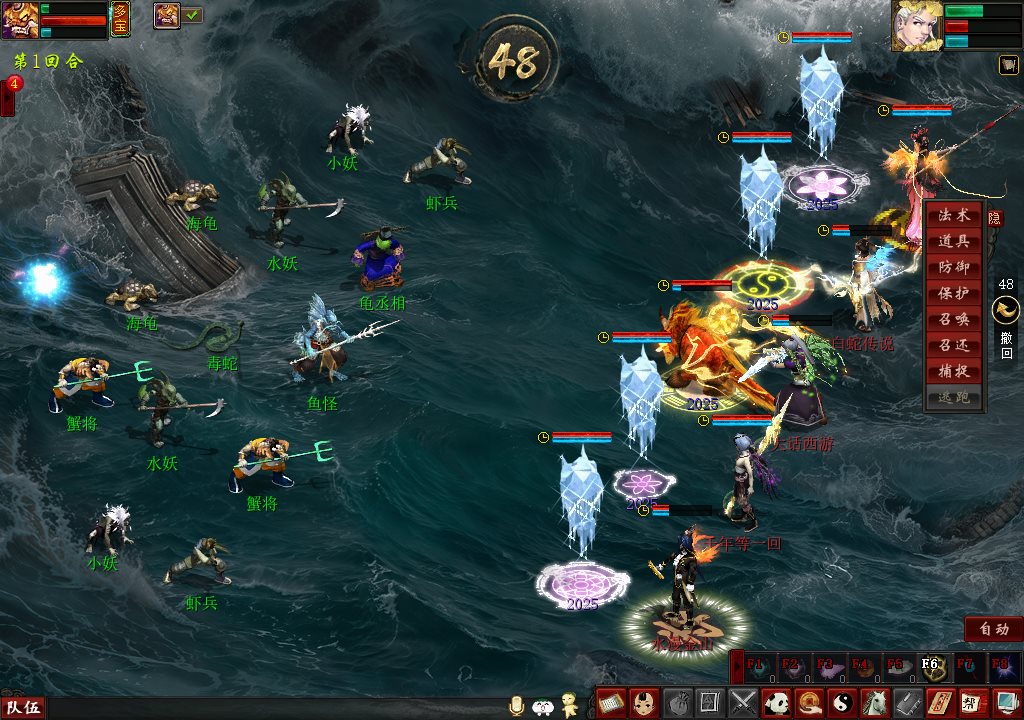Toggle the microphone voice icon
Image resolution: width=1024 pixels, height=720 pixels.
click(x=517, y=705)
